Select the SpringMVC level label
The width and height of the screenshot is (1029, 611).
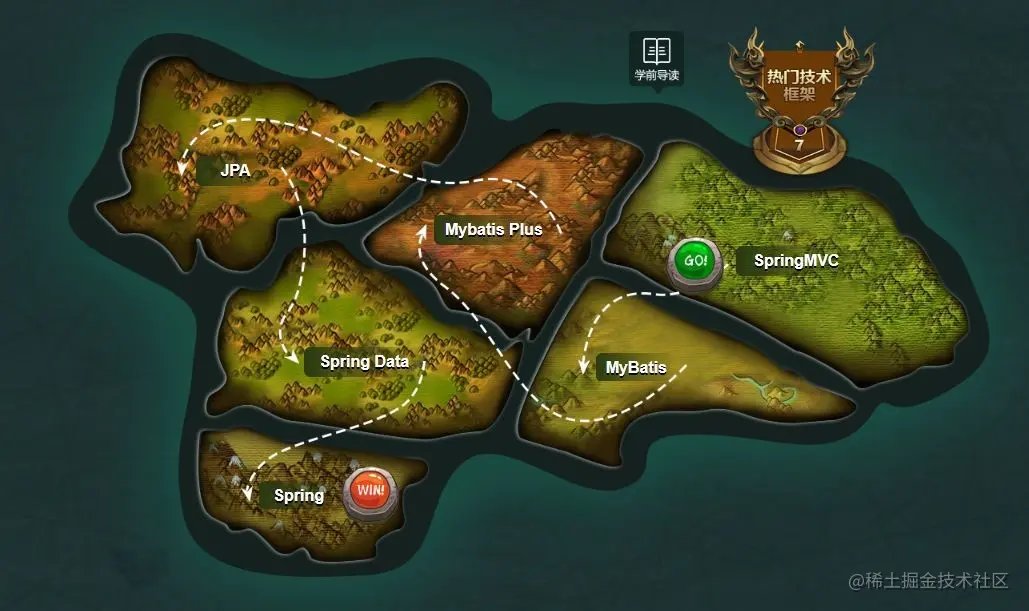pyautogui.click(x=795, y=261)
